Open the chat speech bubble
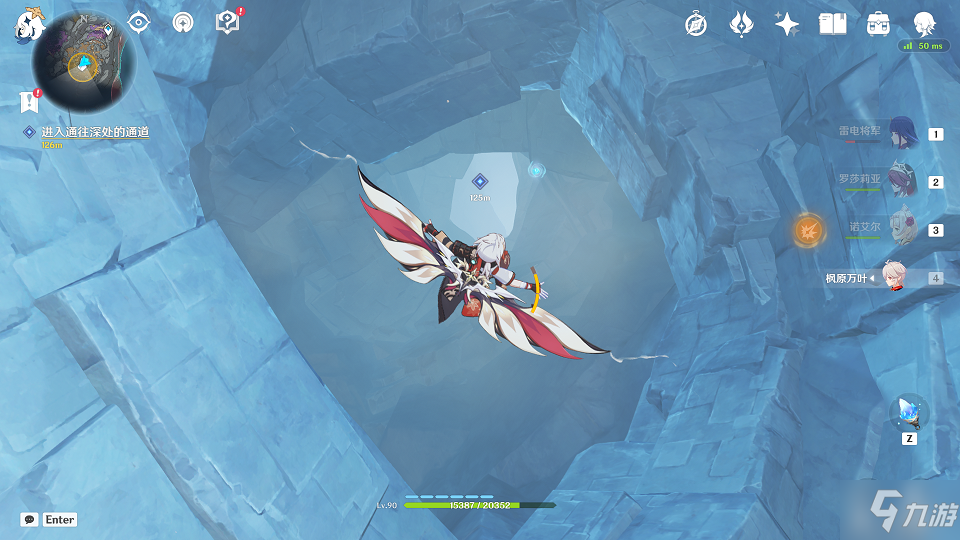The image size is (960, 540). coord(30,520)
